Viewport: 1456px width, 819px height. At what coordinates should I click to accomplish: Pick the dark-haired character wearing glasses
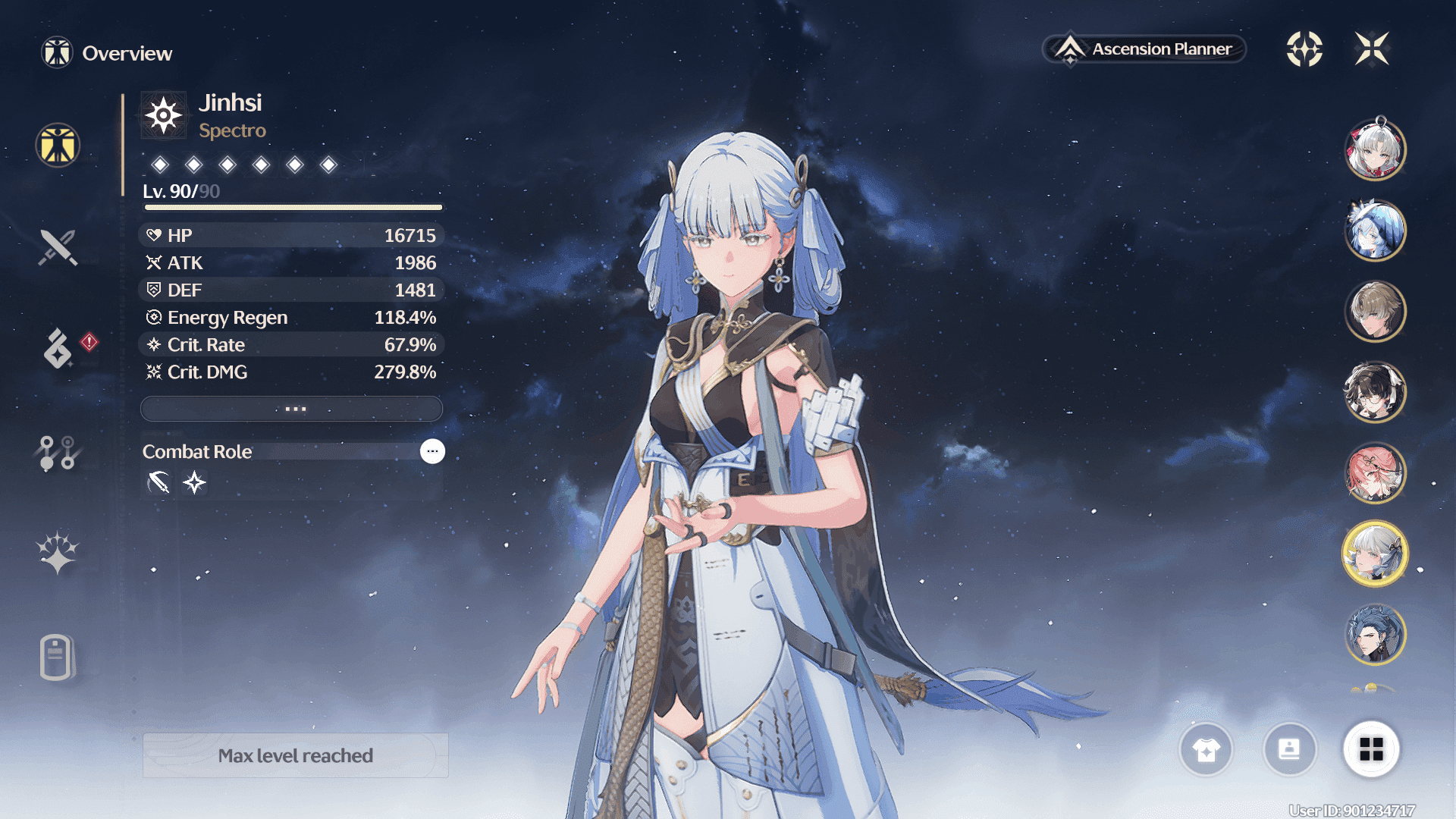tap(1375, 392)
